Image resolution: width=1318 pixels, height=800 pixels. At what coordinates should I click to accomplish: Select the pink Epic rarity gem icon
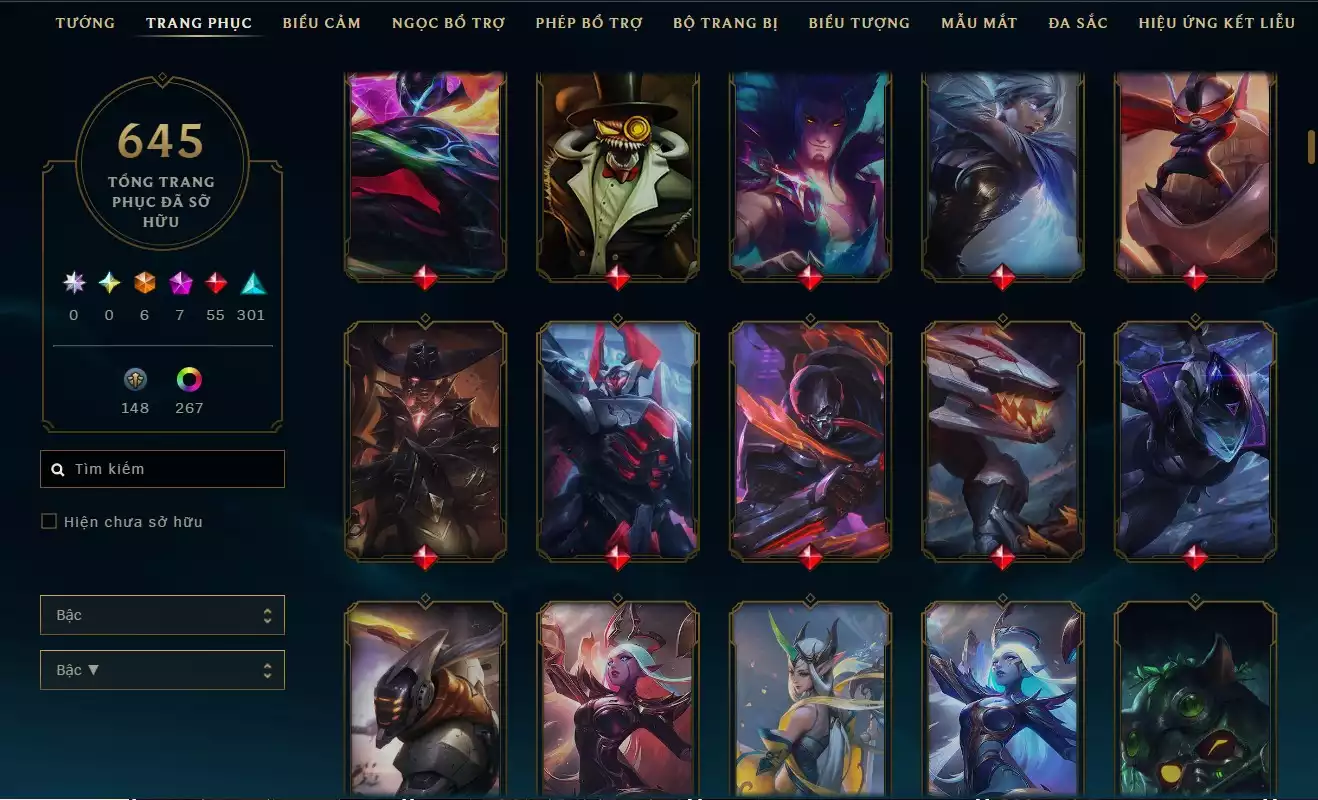179,284
